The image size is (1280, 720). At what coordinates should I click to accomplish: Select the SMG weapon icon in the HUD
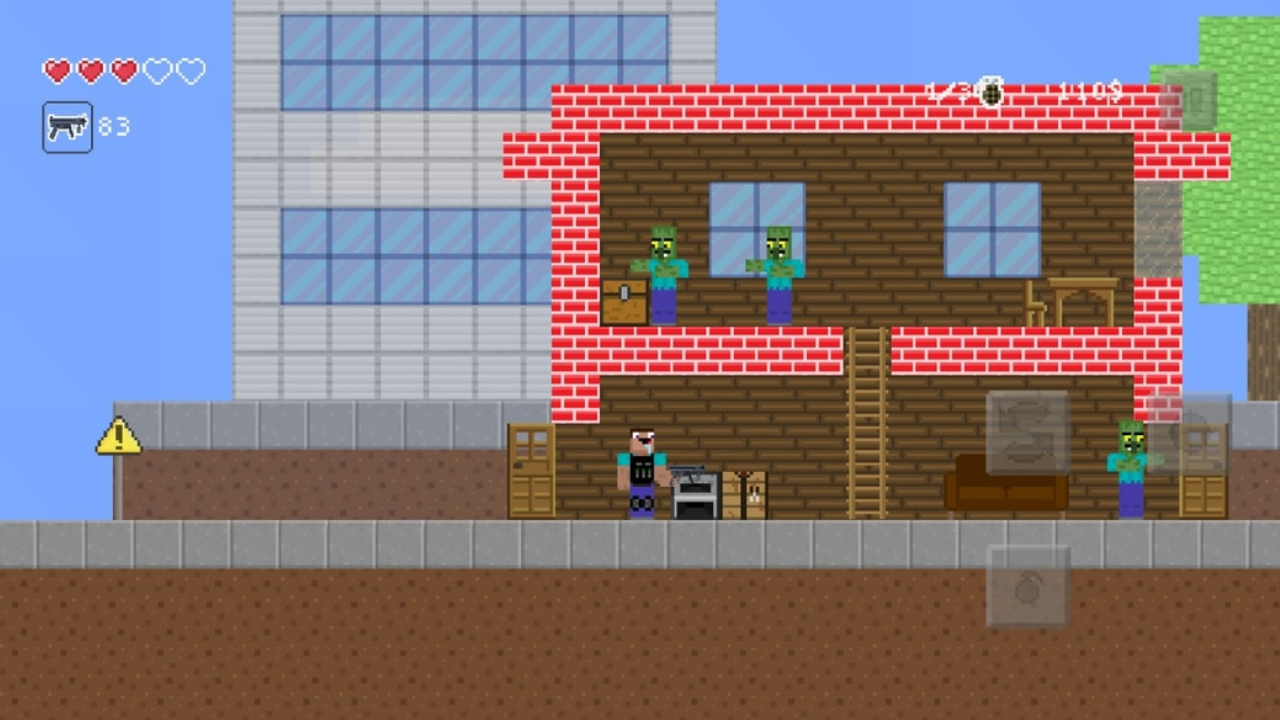coord(67,127)
